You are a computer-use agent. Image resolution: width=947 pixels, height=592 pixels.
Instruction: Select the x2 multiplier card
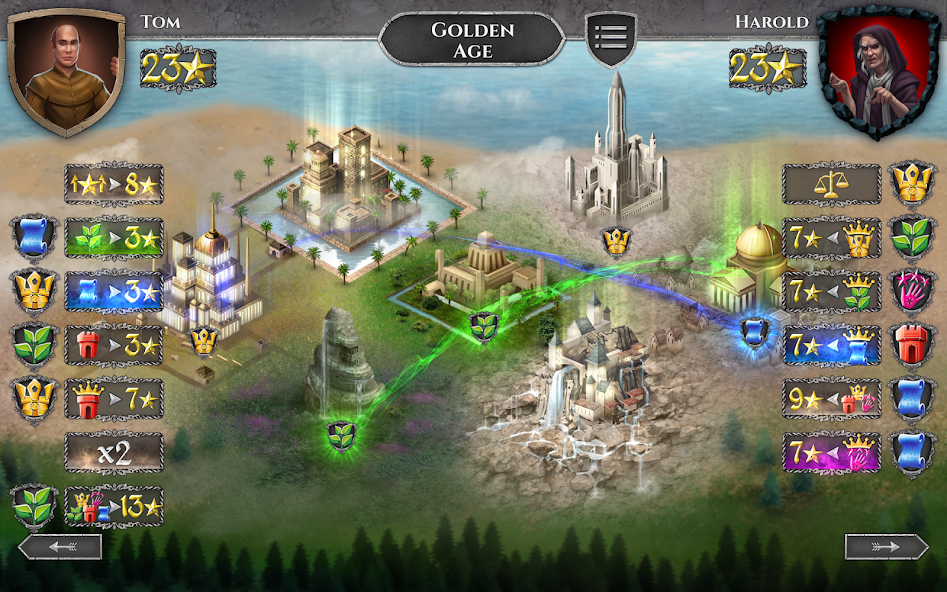point(113,453)
